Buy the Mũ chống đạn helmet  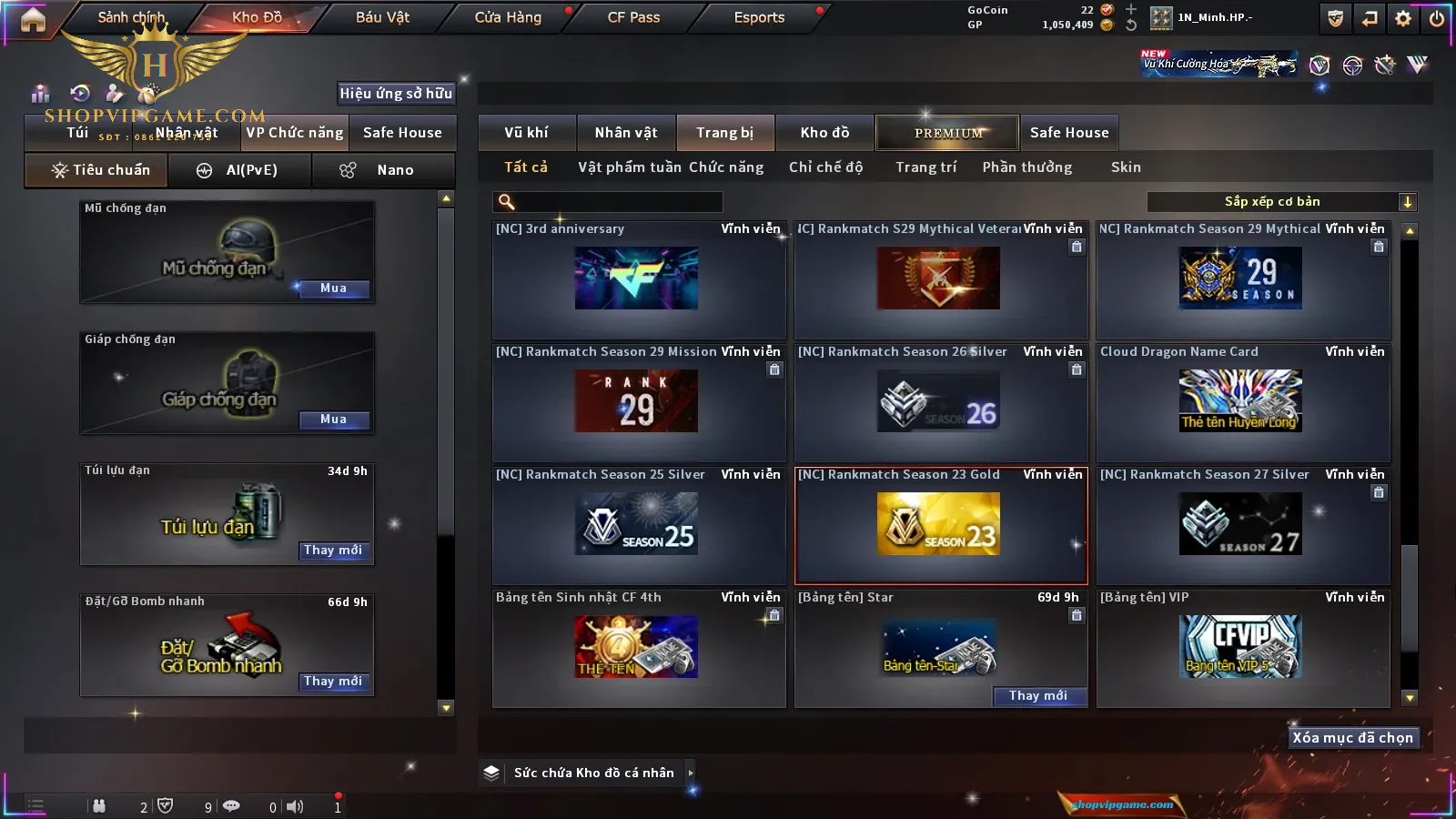(333, 288)
